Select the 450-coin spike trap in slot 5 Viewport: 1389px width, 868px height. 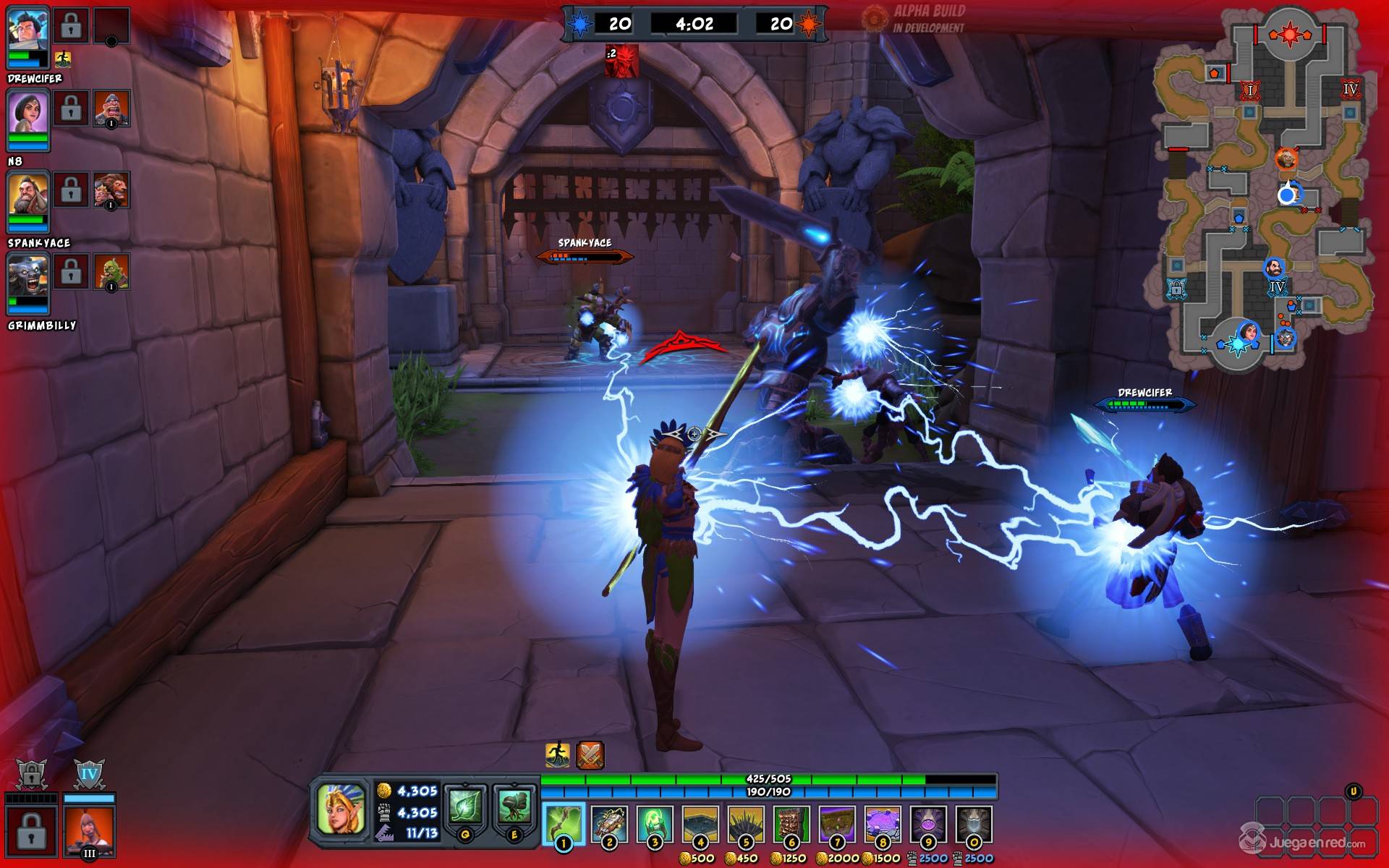pos(746,823)
